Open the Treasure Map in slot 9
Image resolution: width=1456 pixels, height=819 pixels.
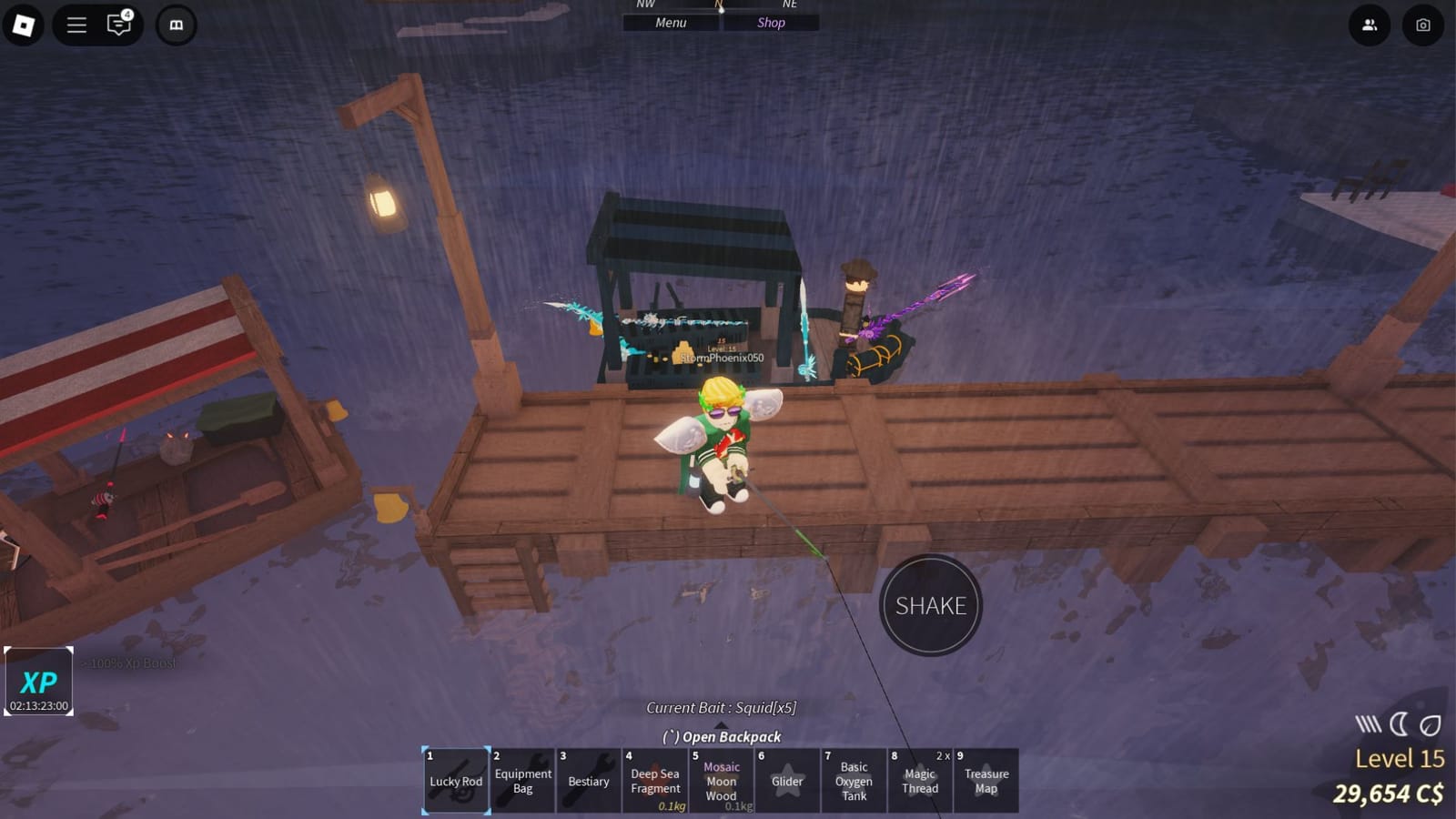click(x=986, y=781)
